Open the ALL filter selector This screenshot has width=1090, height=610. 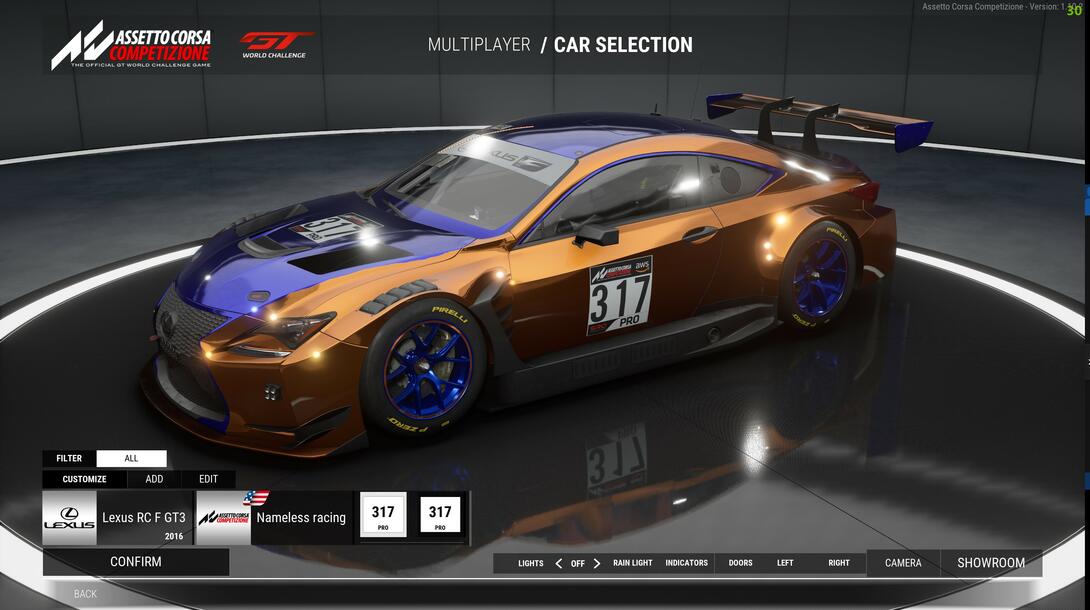point(131,459)
